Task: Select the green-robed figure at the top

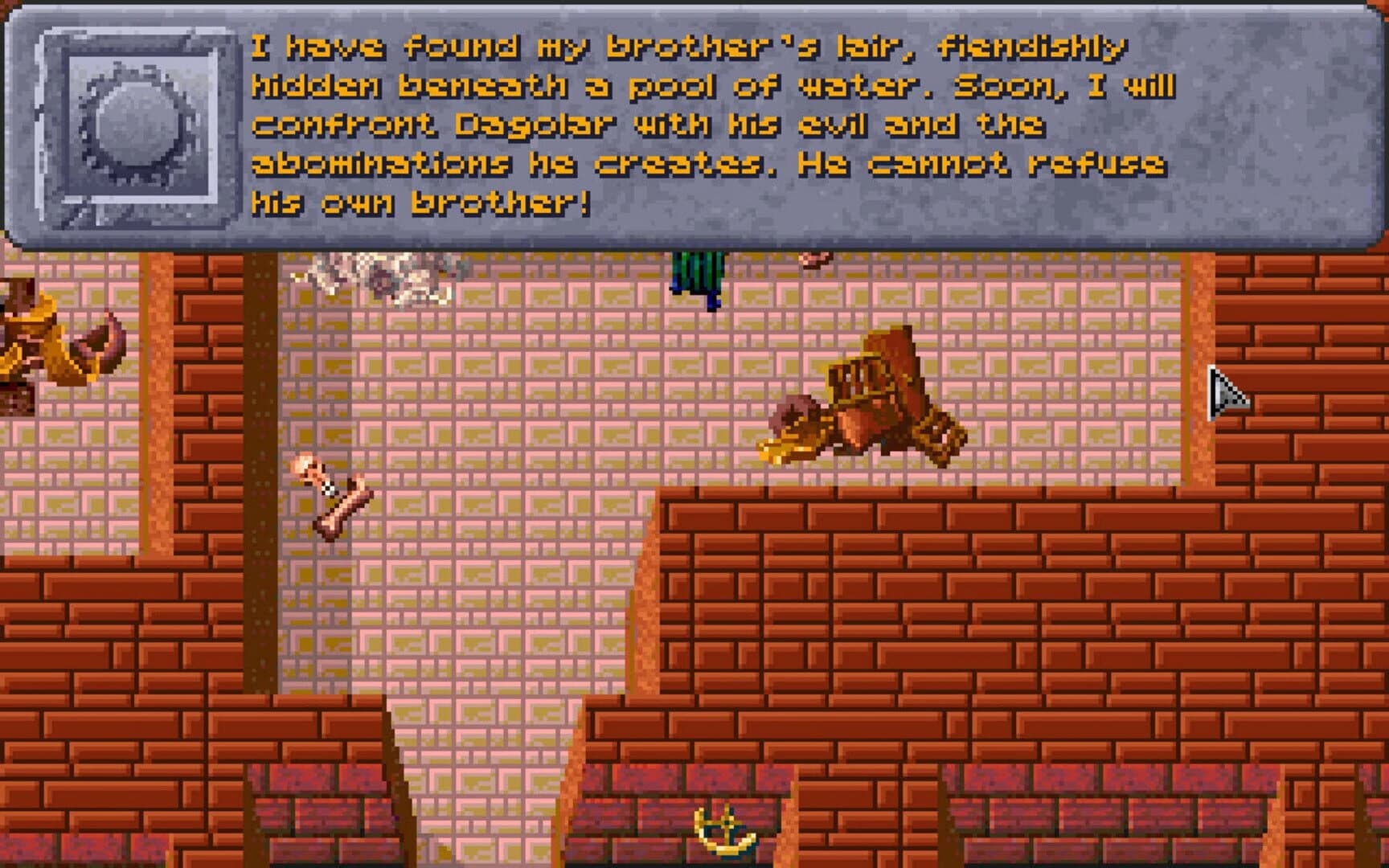Action: pyautogui.click(x=695, y=273)
